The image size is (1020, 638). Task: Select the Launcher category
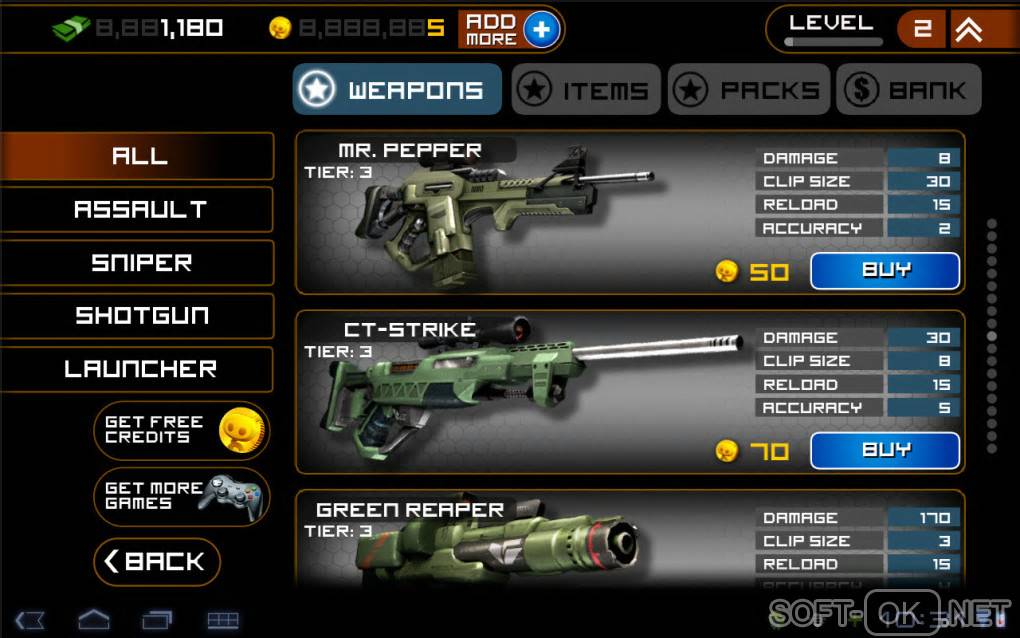pos(138,369)
